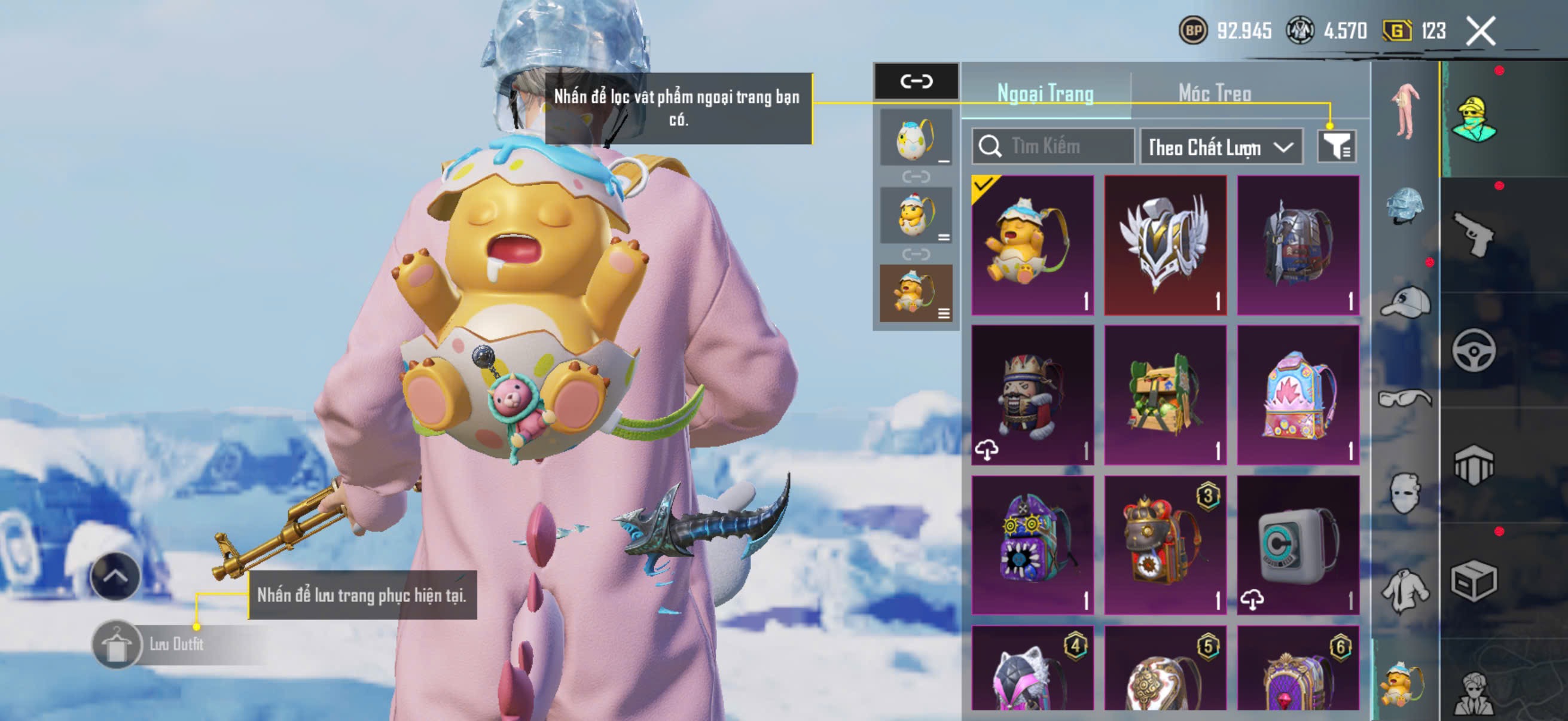
Task: Select the grey capsule logo backpack
Action: (1298, 545)
